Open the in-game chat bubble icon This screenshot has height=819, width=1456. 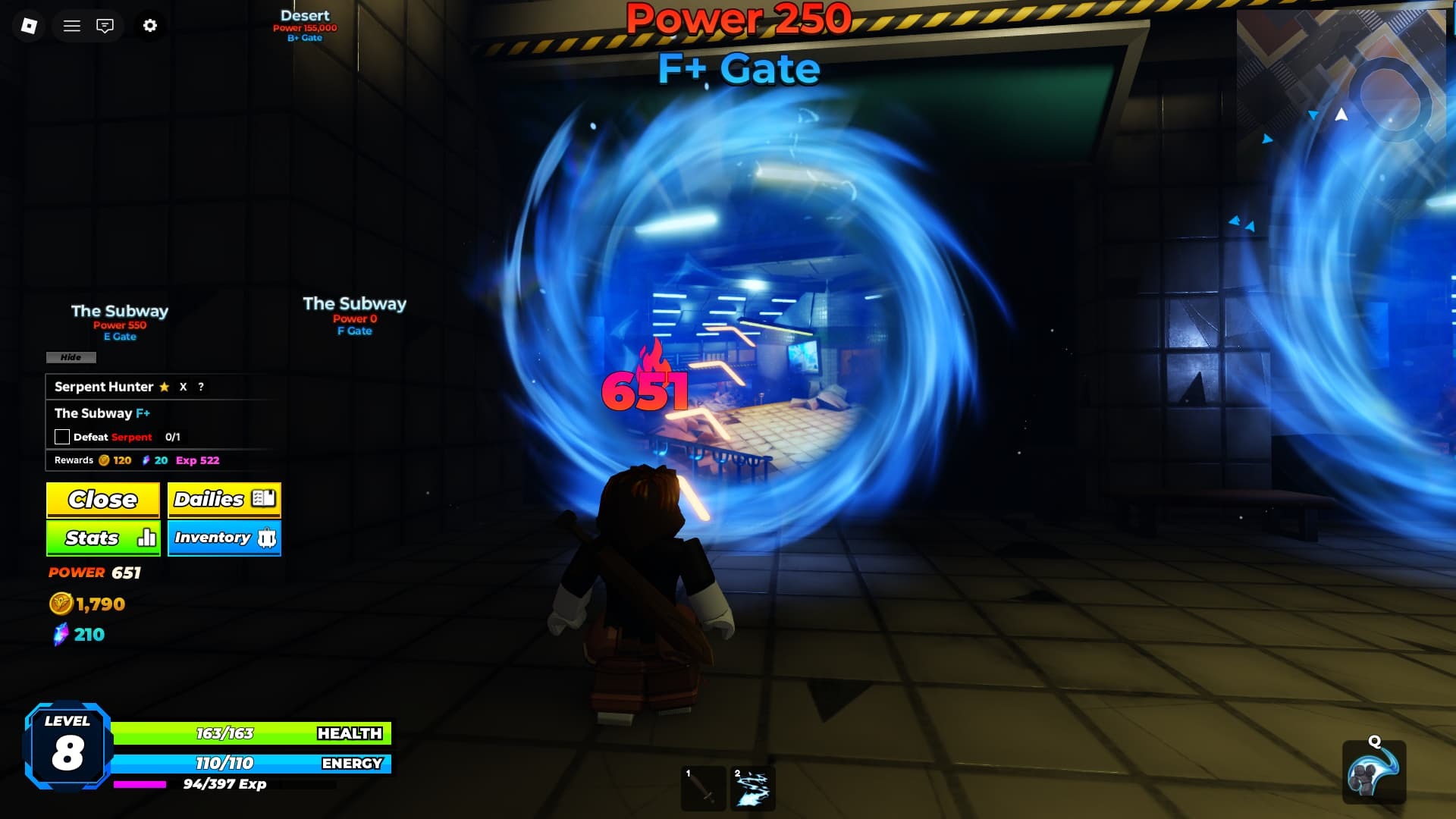coord(105,25)
